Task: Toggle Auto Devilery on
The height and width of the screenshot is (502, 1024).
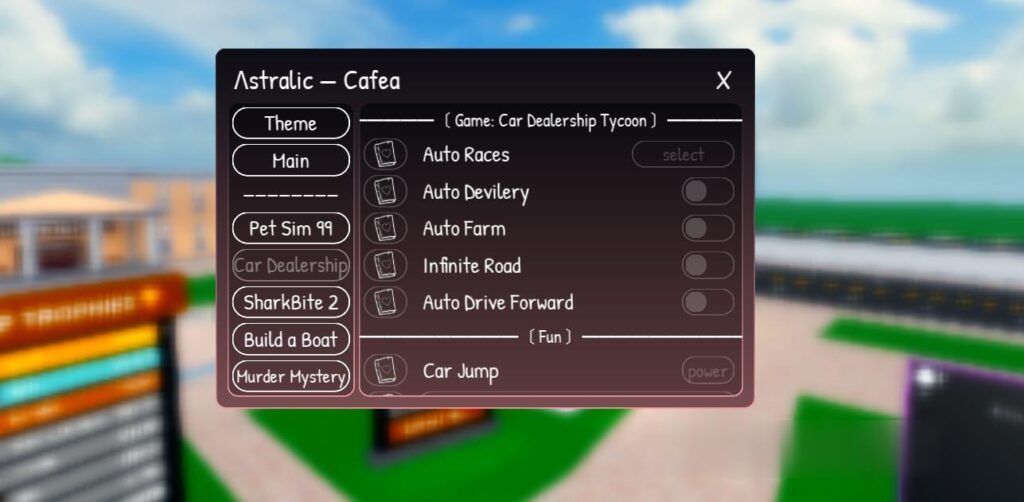Action: tap(708, 192)
